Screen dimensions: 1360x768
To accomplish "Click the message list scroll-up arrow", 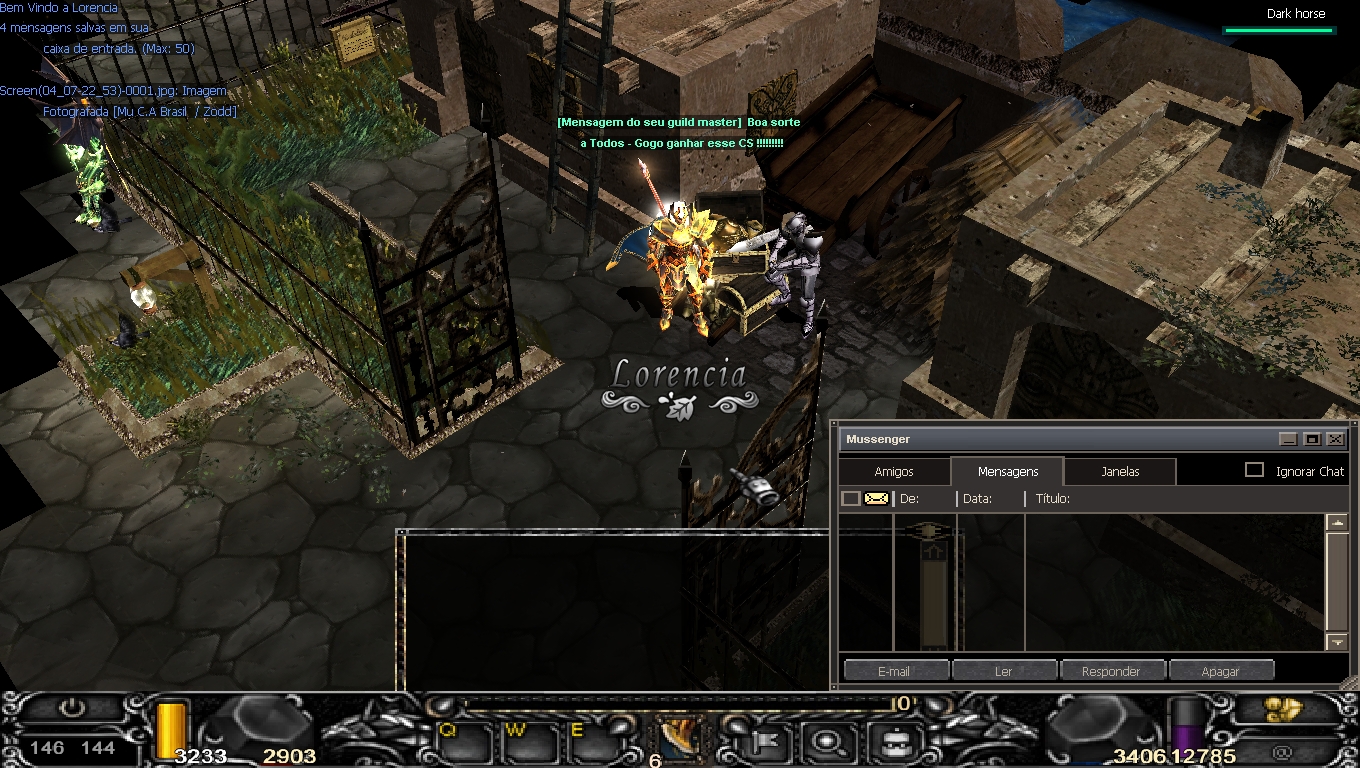I will (1337, 523).
